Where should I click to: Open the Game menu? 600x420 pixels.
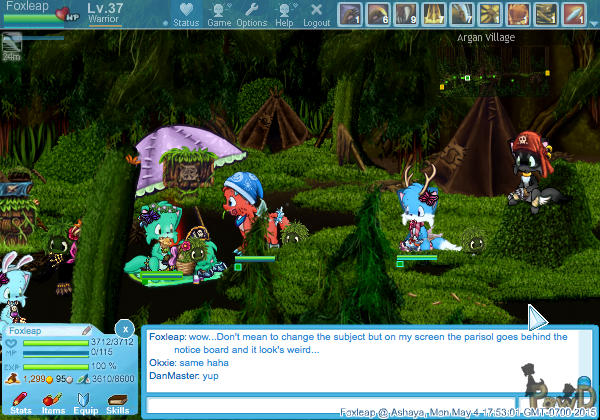coord(219,14)
